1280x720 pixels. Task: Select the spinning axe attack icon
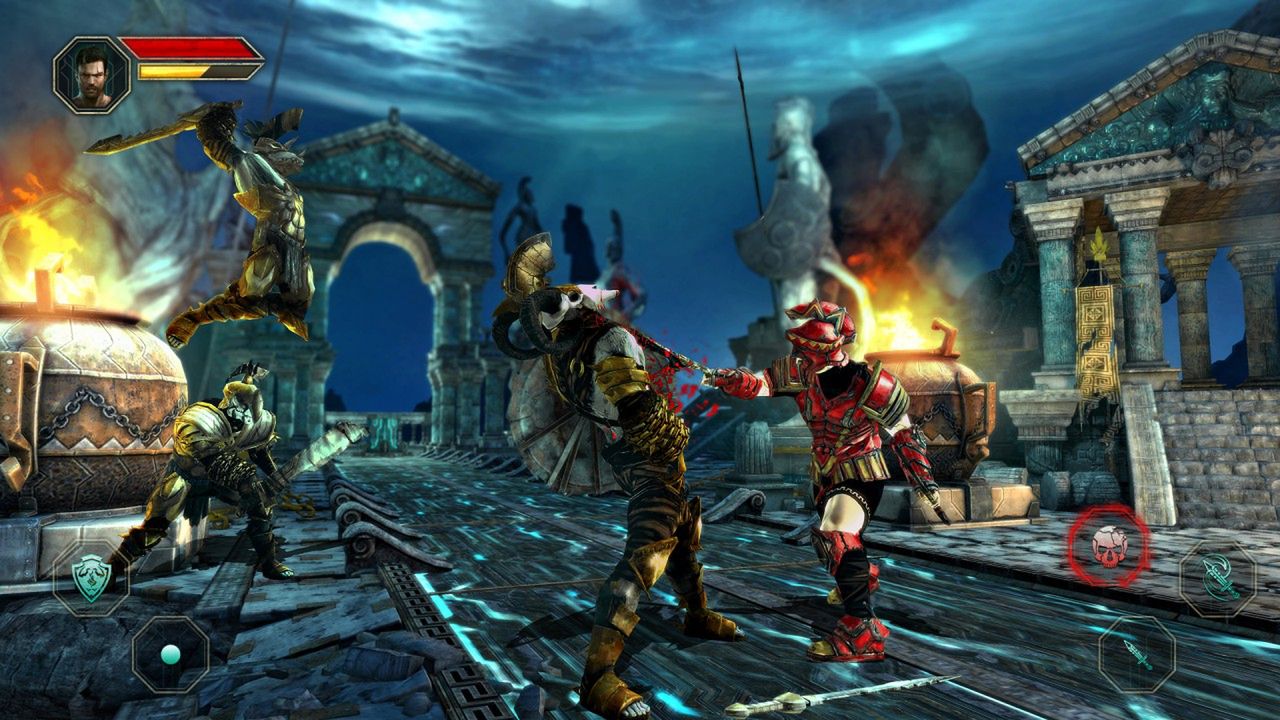click(1219, 577)
